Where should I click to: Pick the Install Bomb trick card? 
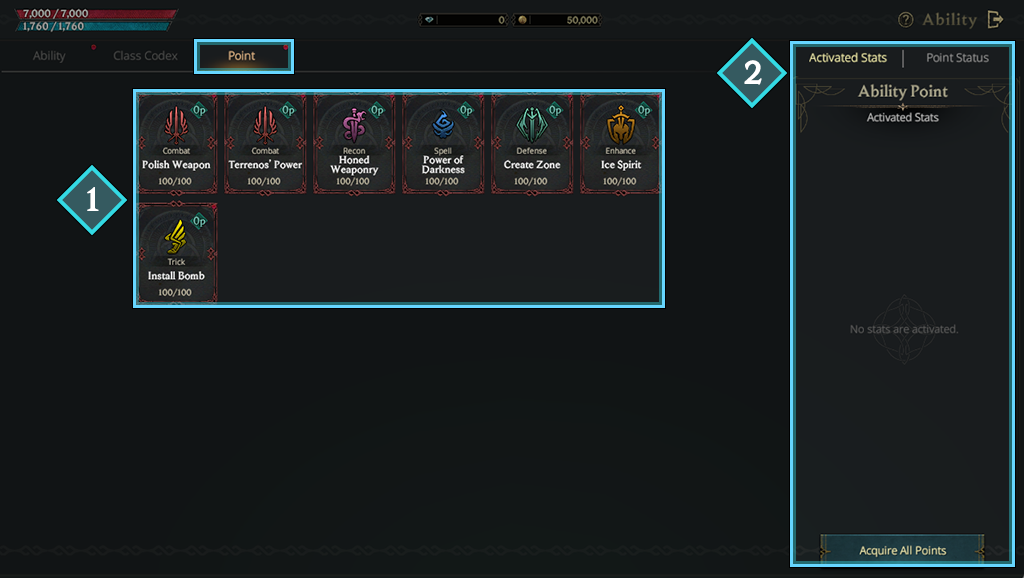176,253
